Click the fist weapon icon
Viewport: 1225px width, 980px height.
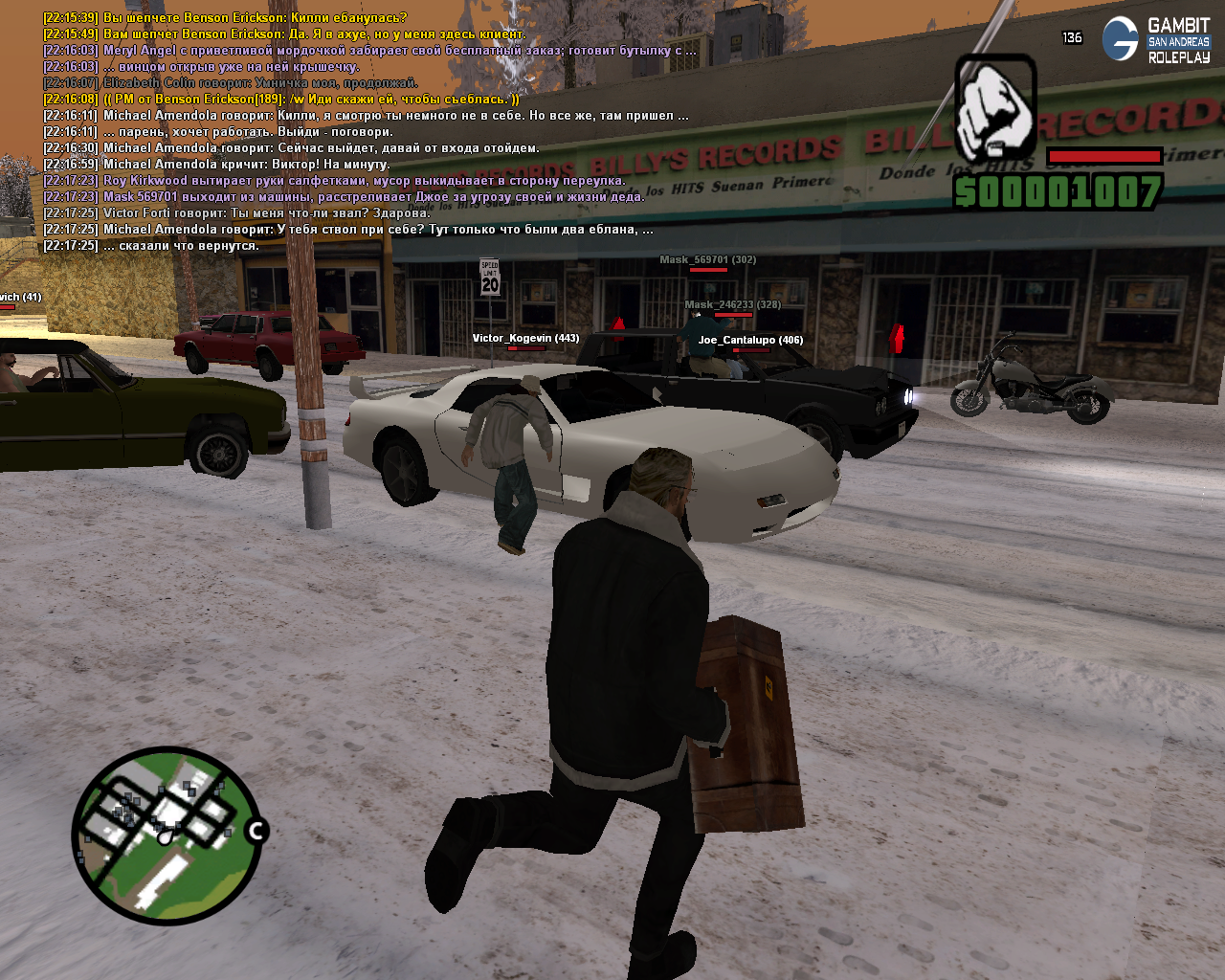click(x=995, y=107)
